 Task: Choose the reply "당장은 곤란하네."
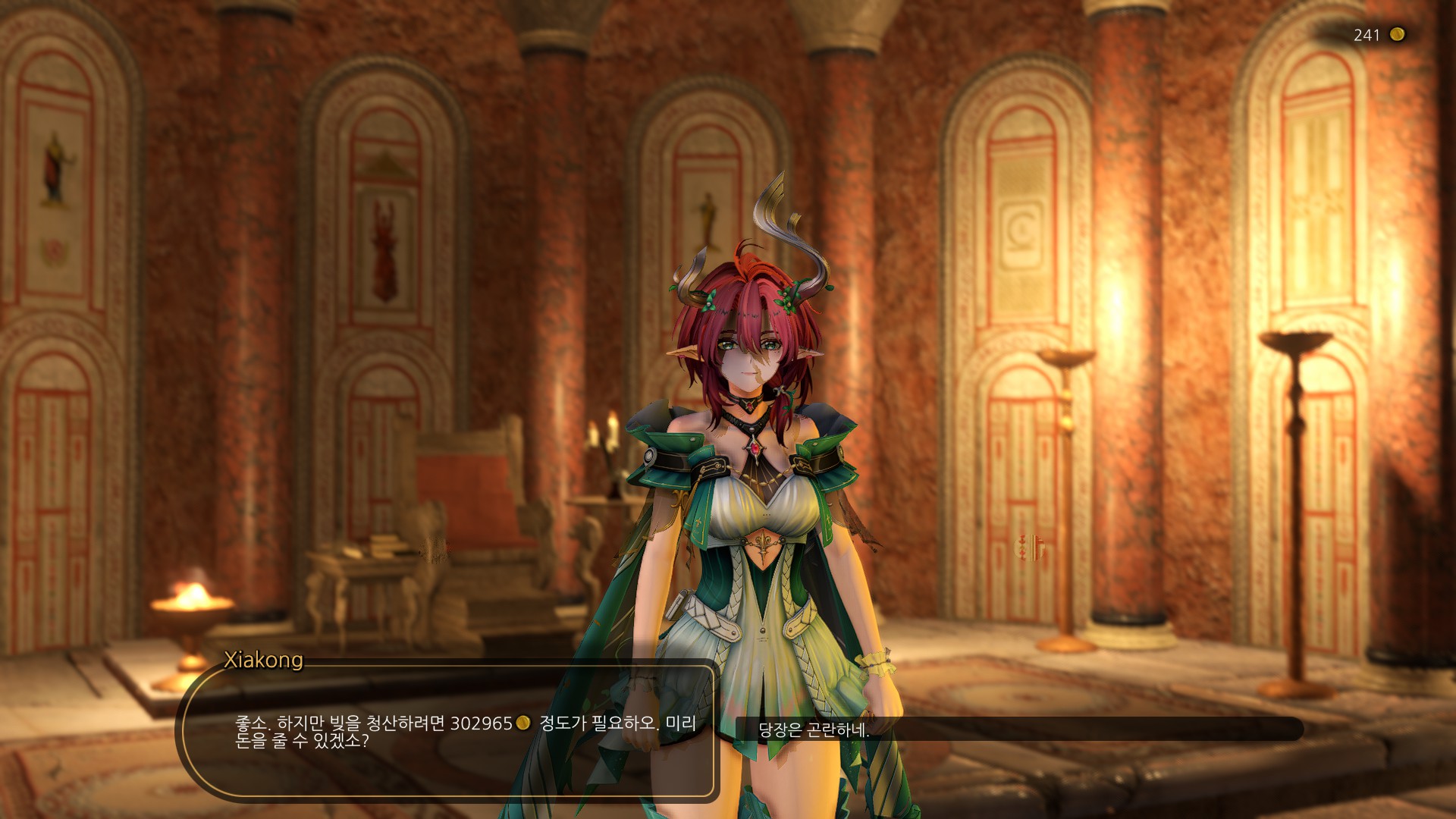coord(814,730)
